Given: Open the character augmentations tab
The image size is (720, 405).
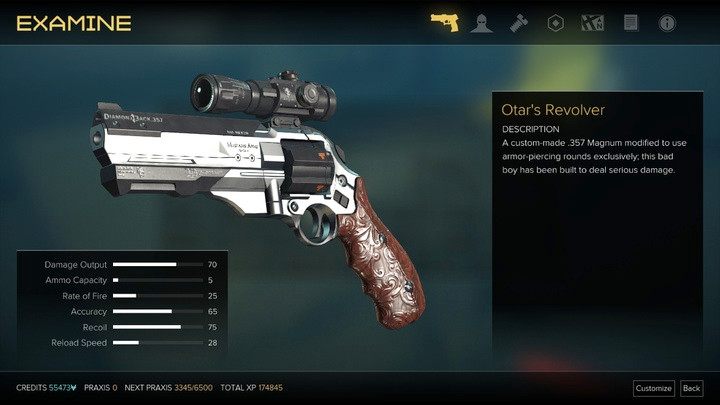Looking at the screenshot, I should (481, 22).
